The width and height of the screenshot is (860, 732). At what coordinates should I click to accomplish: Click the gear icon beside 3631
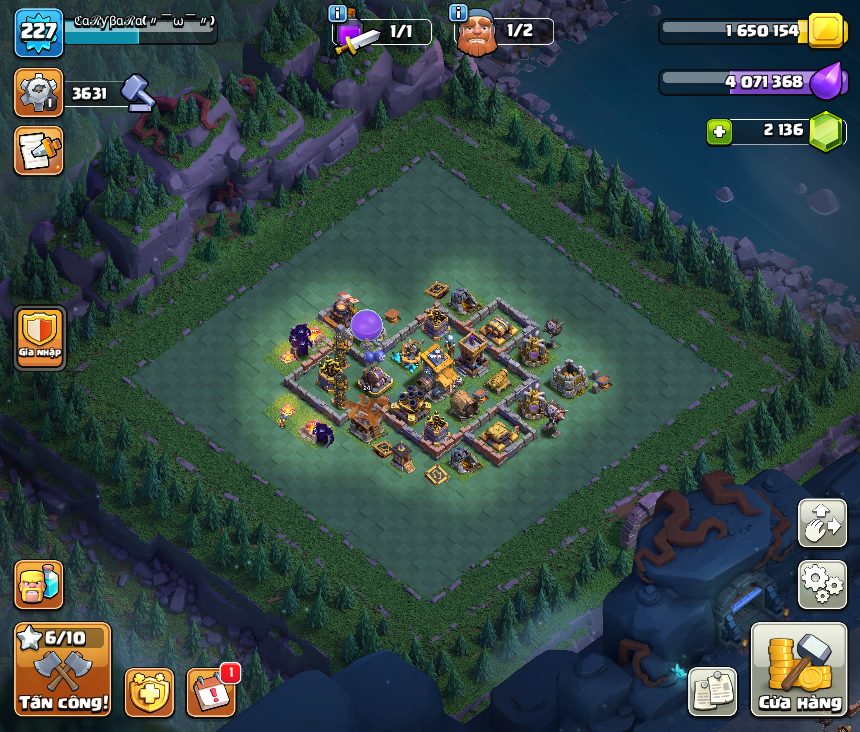click(39, 93)
